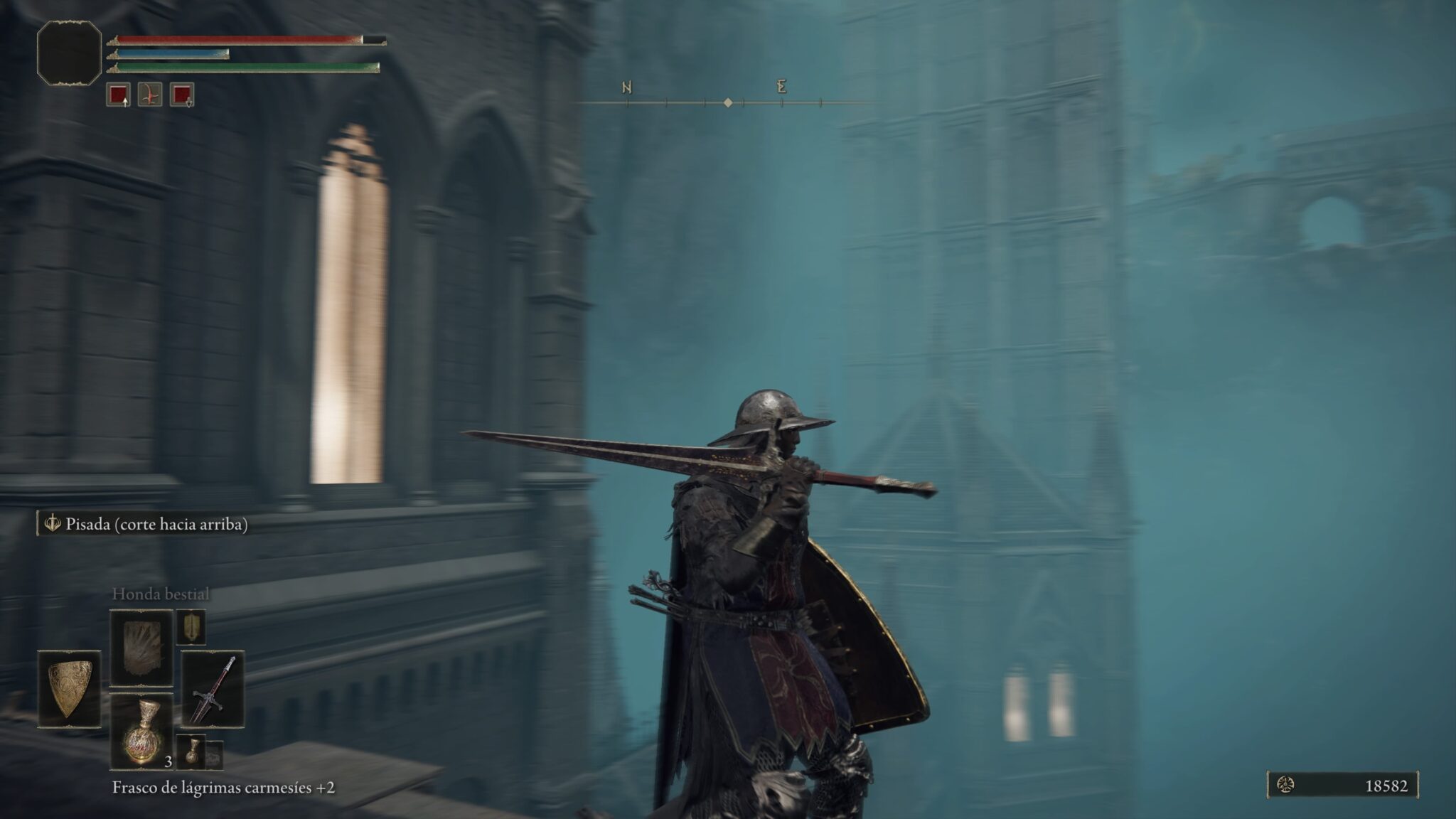
Task: Click the small banner-shaped secondary armament icon
Action: pos(191,626)
